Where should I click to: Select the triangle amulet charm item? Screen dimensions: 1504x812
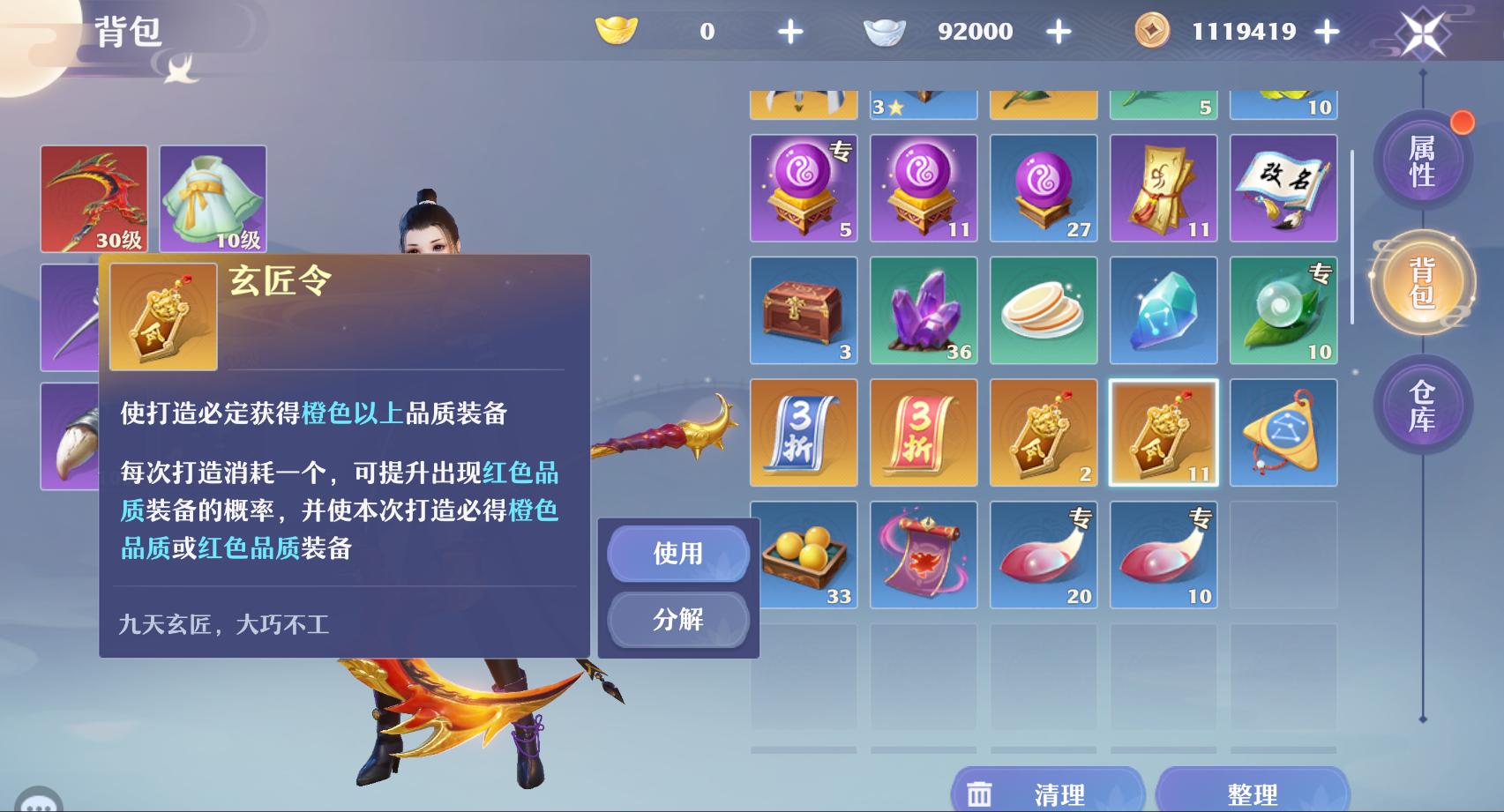coord(1283,432)
